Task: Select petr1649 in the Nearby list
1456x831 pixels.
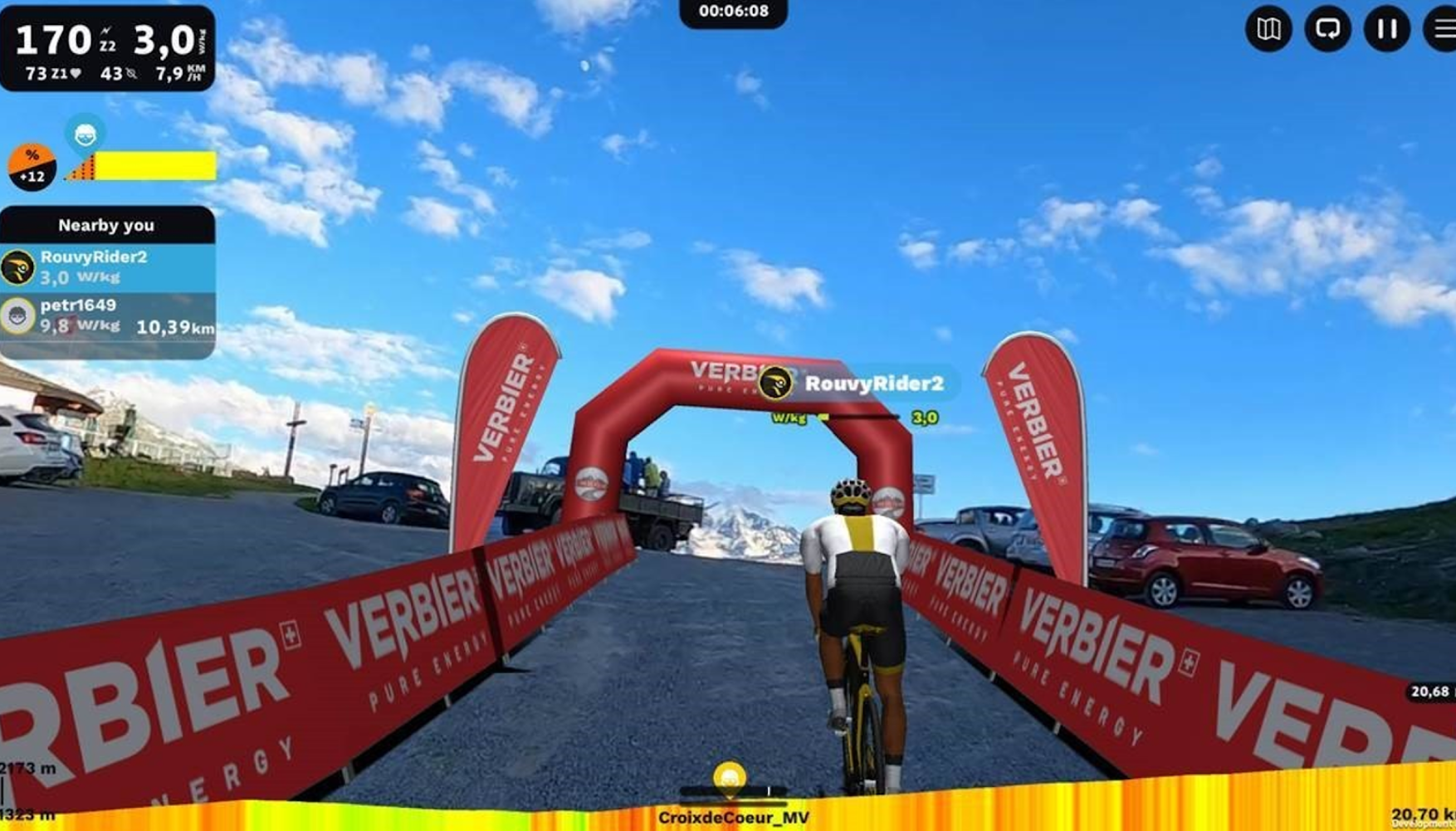Action: [107, 316]
